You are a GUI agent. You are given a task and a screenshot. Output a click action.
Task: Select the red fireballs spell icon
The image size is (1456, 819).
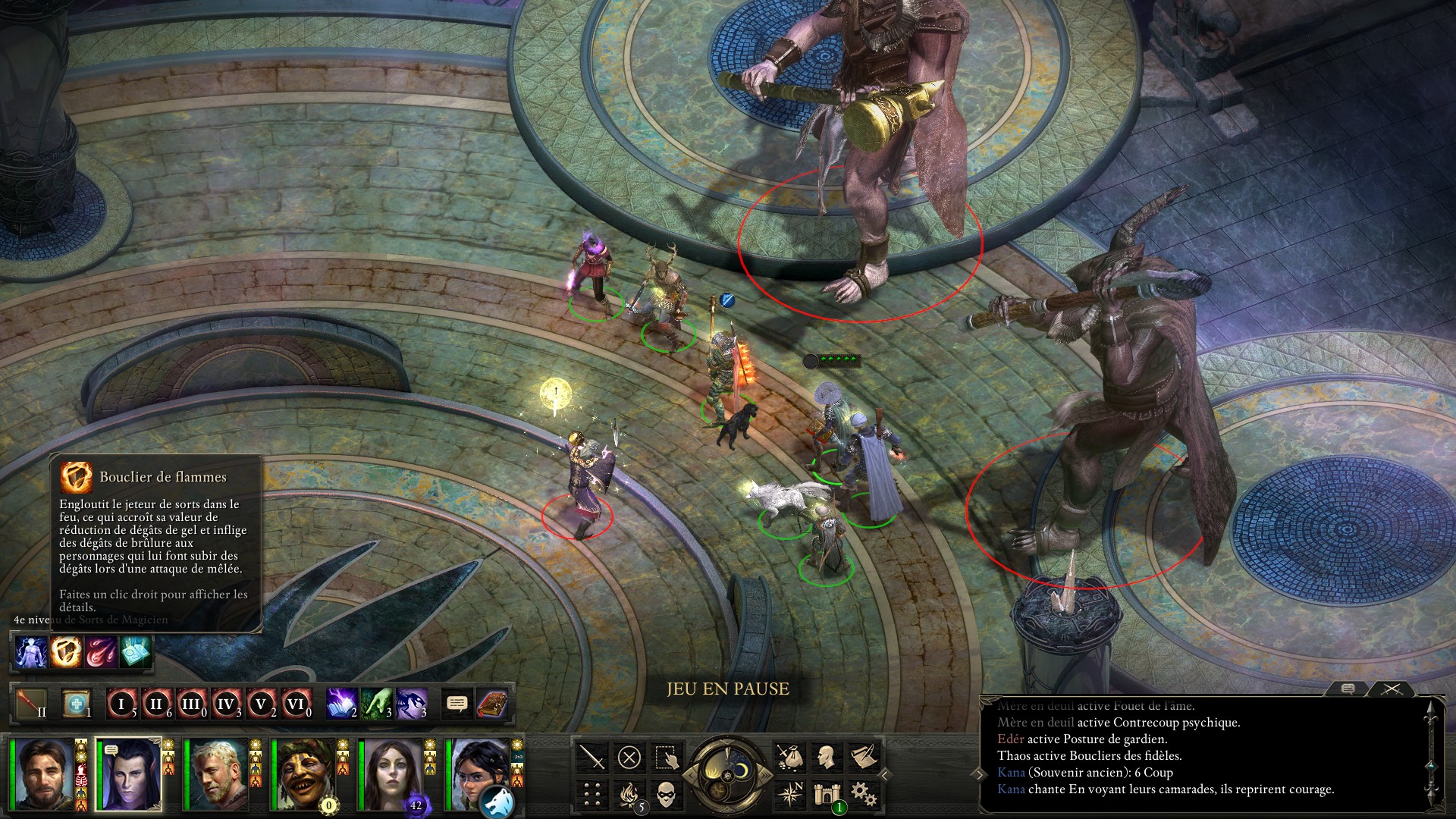click(x=101, y=651)
